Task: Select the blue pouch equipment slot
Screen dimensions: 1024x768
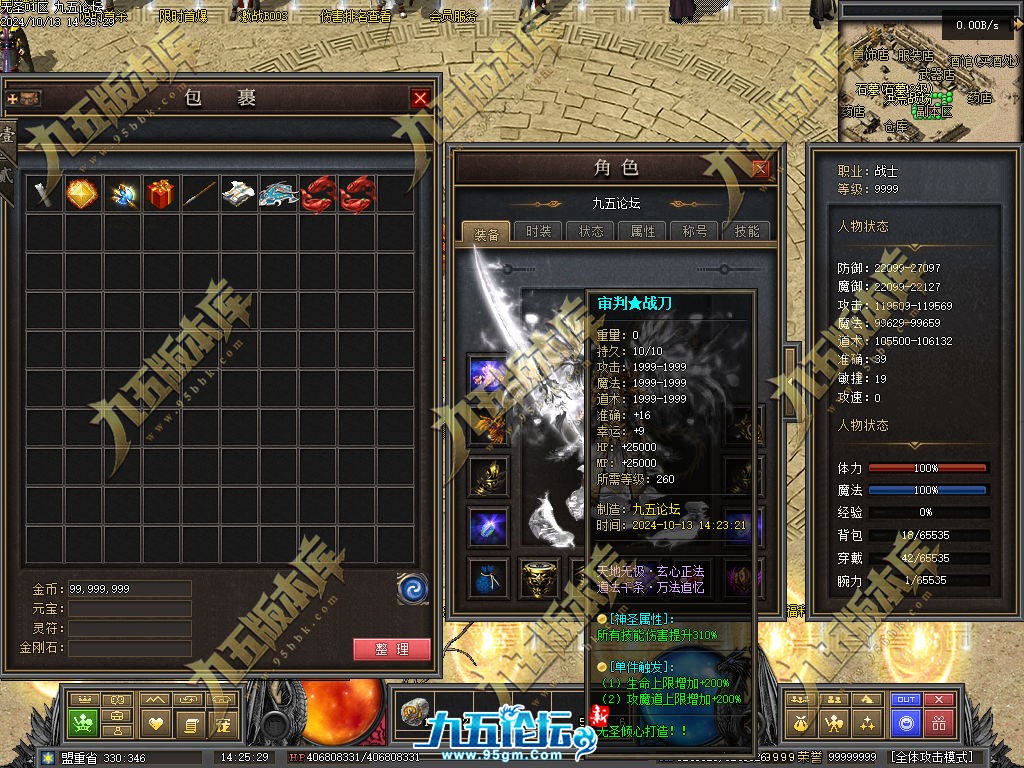Action: (487, 577)
